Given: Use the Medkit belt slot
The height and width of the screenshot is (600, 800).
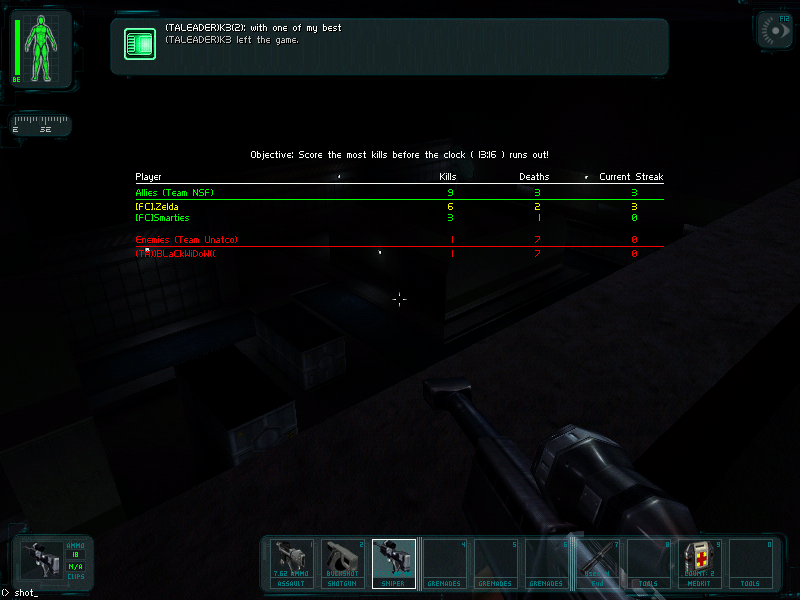Looking at the screenshot, I should pos(700,563).
